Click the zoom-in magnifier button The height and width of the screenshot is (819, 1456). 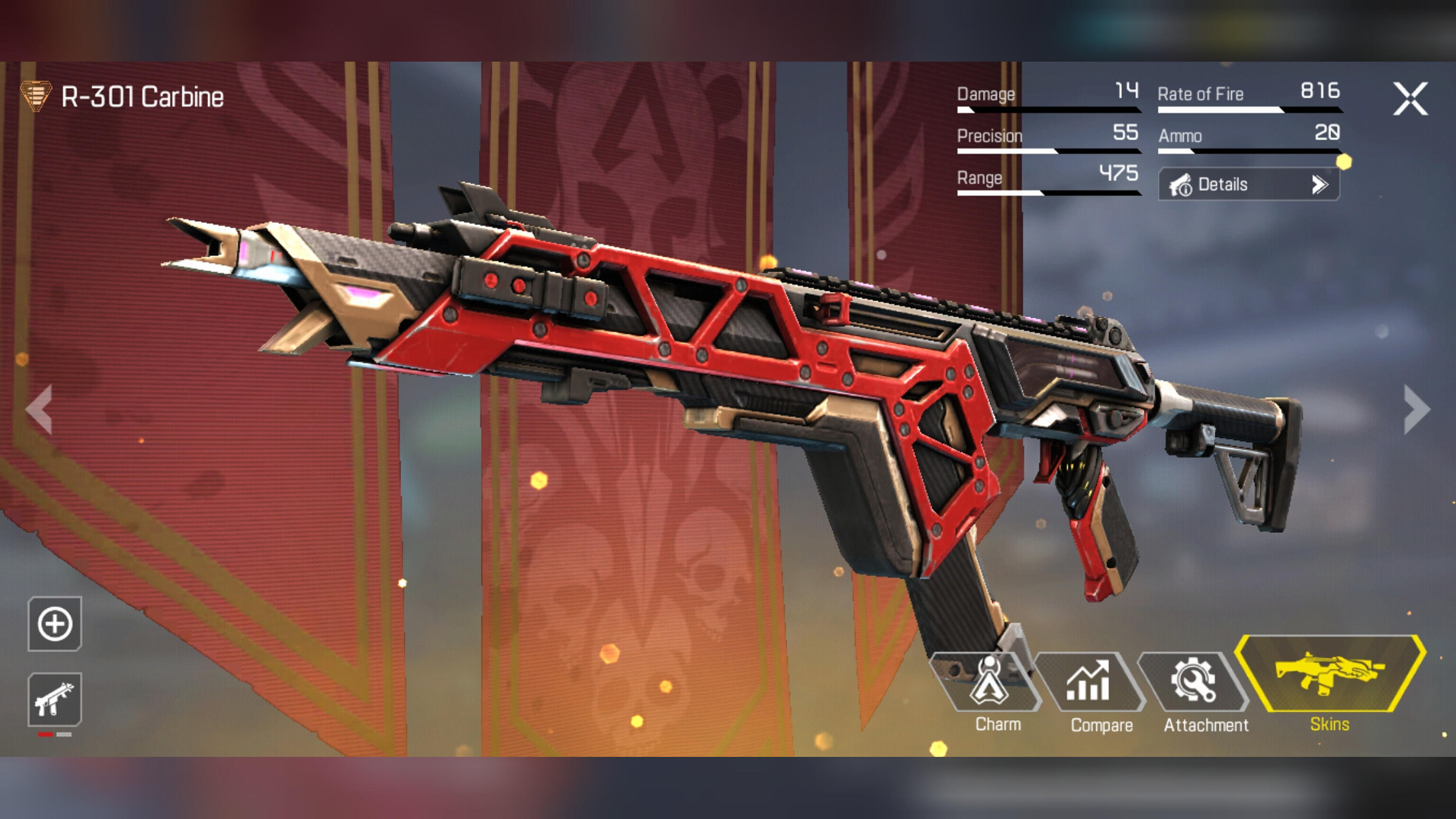(55, 624)
